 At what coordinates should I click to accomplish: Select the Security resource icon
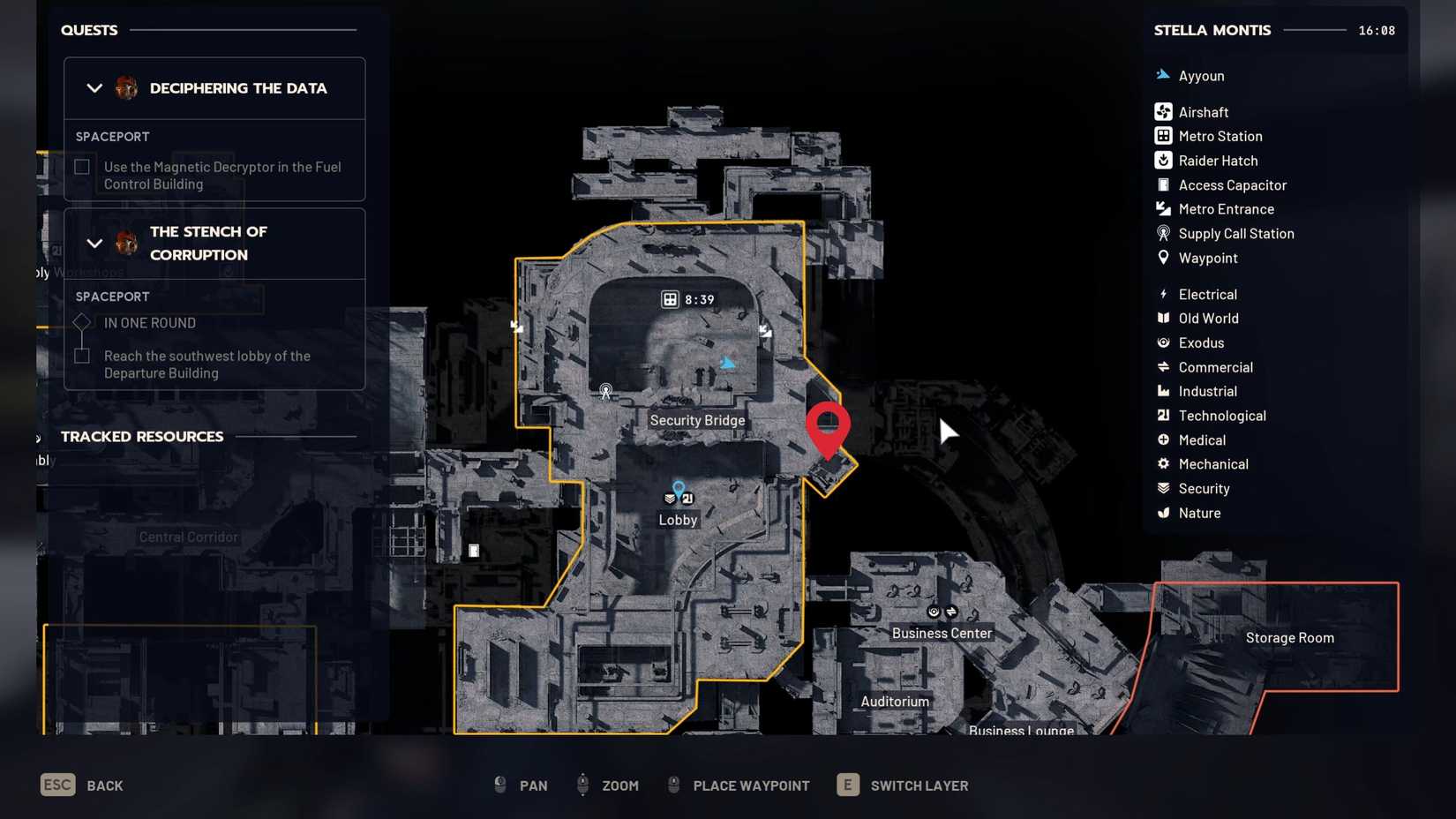click(1163, 488)
